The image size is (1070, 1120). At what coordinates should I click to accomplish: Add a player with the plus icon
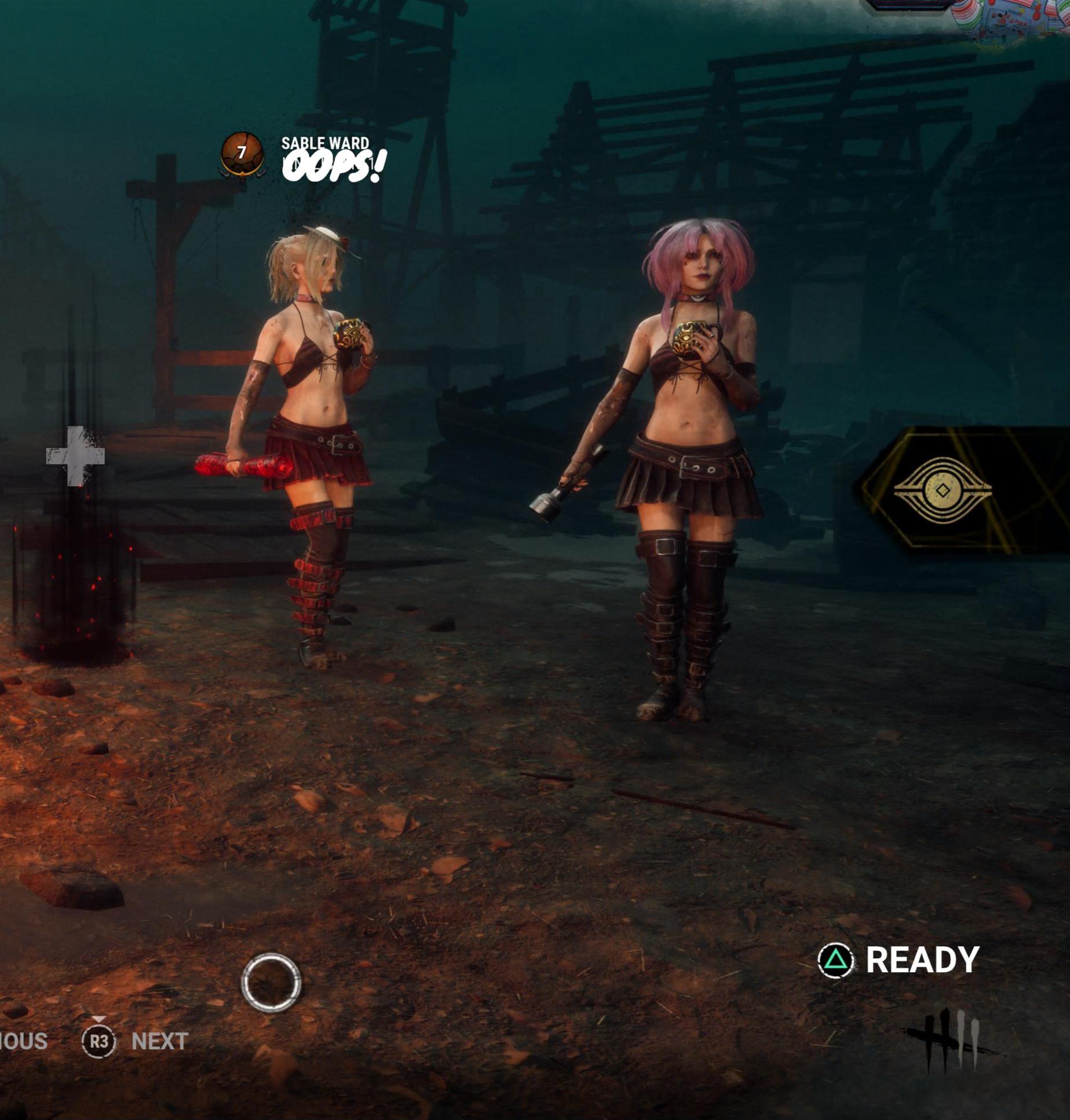[75, 456]
